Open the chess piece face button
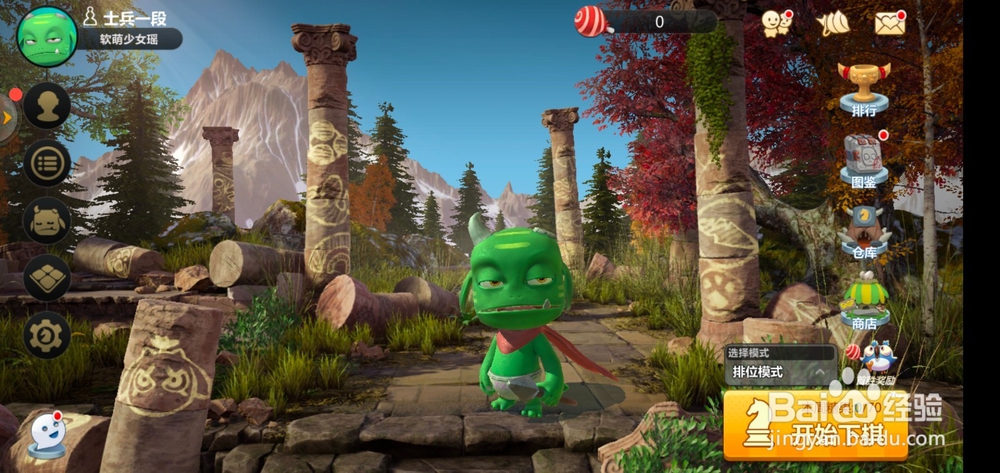This screenshot has width=1000, height=473. click(47, 220)
